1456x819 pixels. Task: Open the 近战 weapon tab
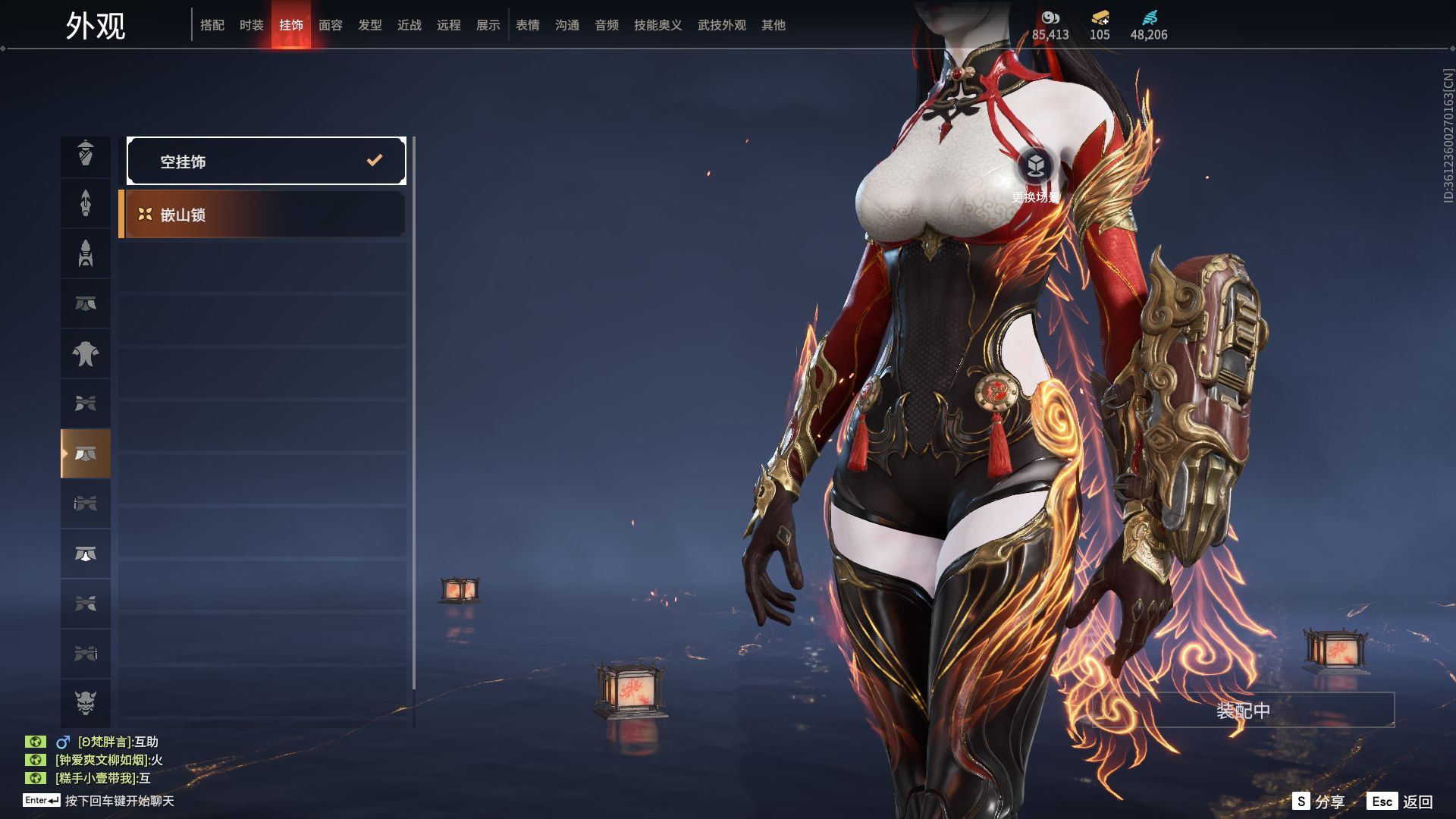coord(409,25)
